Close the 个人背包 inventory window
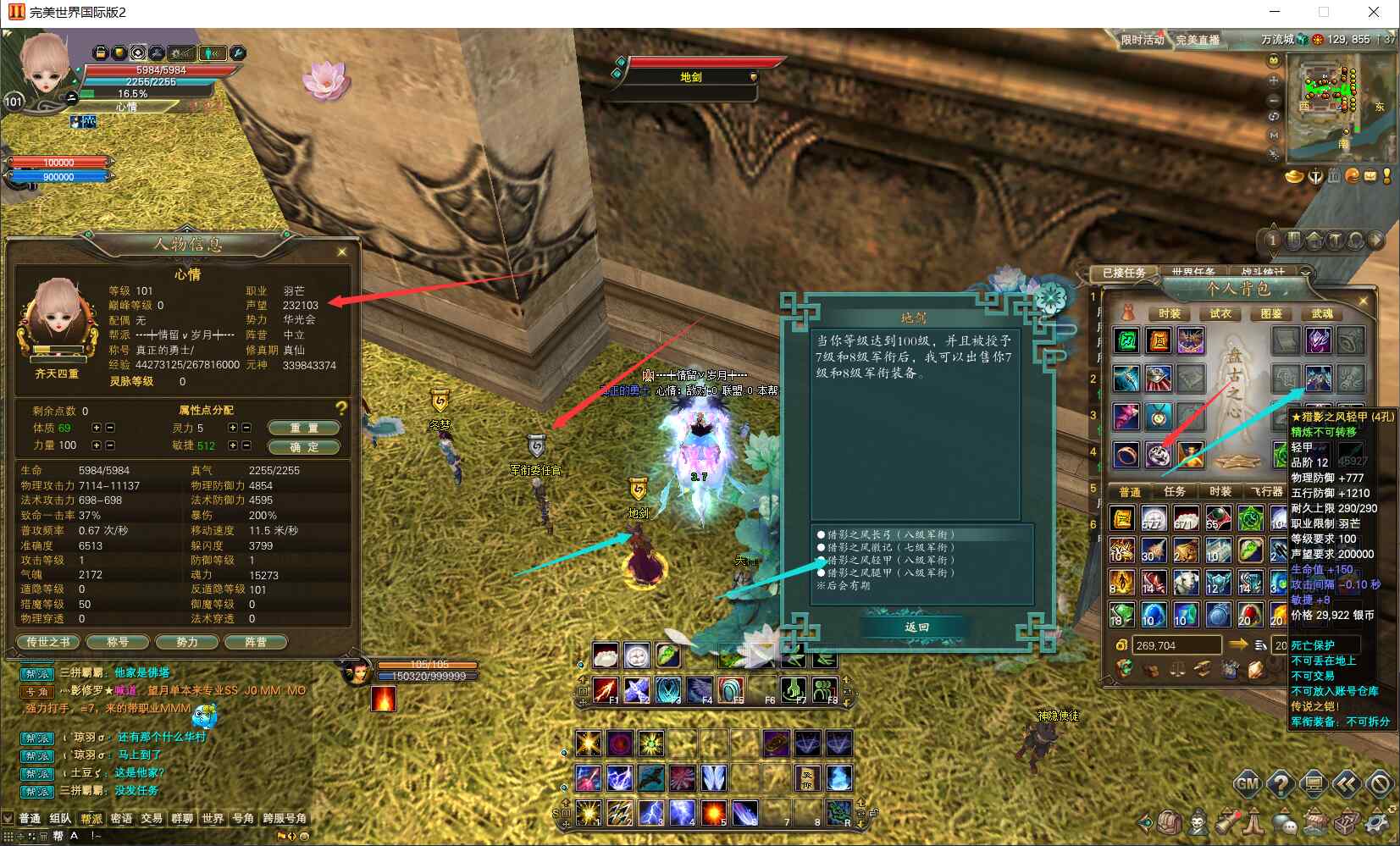The width and height of the screenshot is (1400, 846). [1363, 301]
